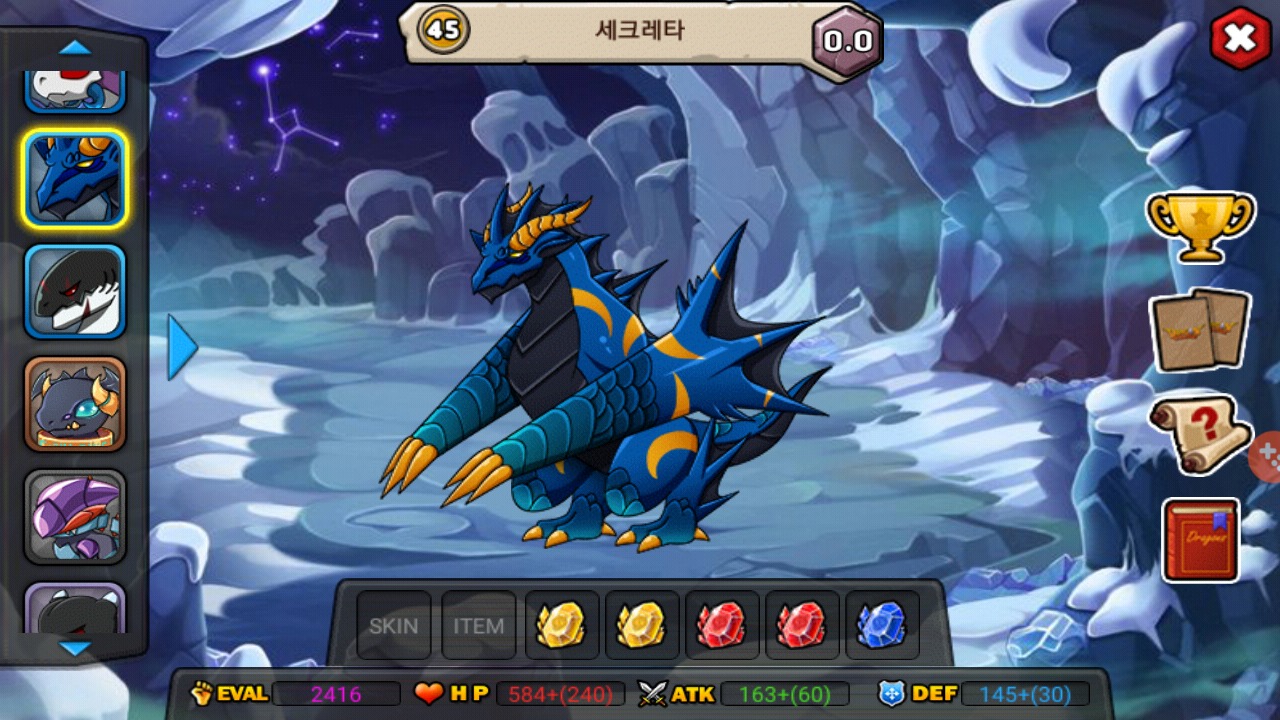This screenshot has width=1280, height=720.
Task: Close the dragon info screen
Action: coord(1240,39)
